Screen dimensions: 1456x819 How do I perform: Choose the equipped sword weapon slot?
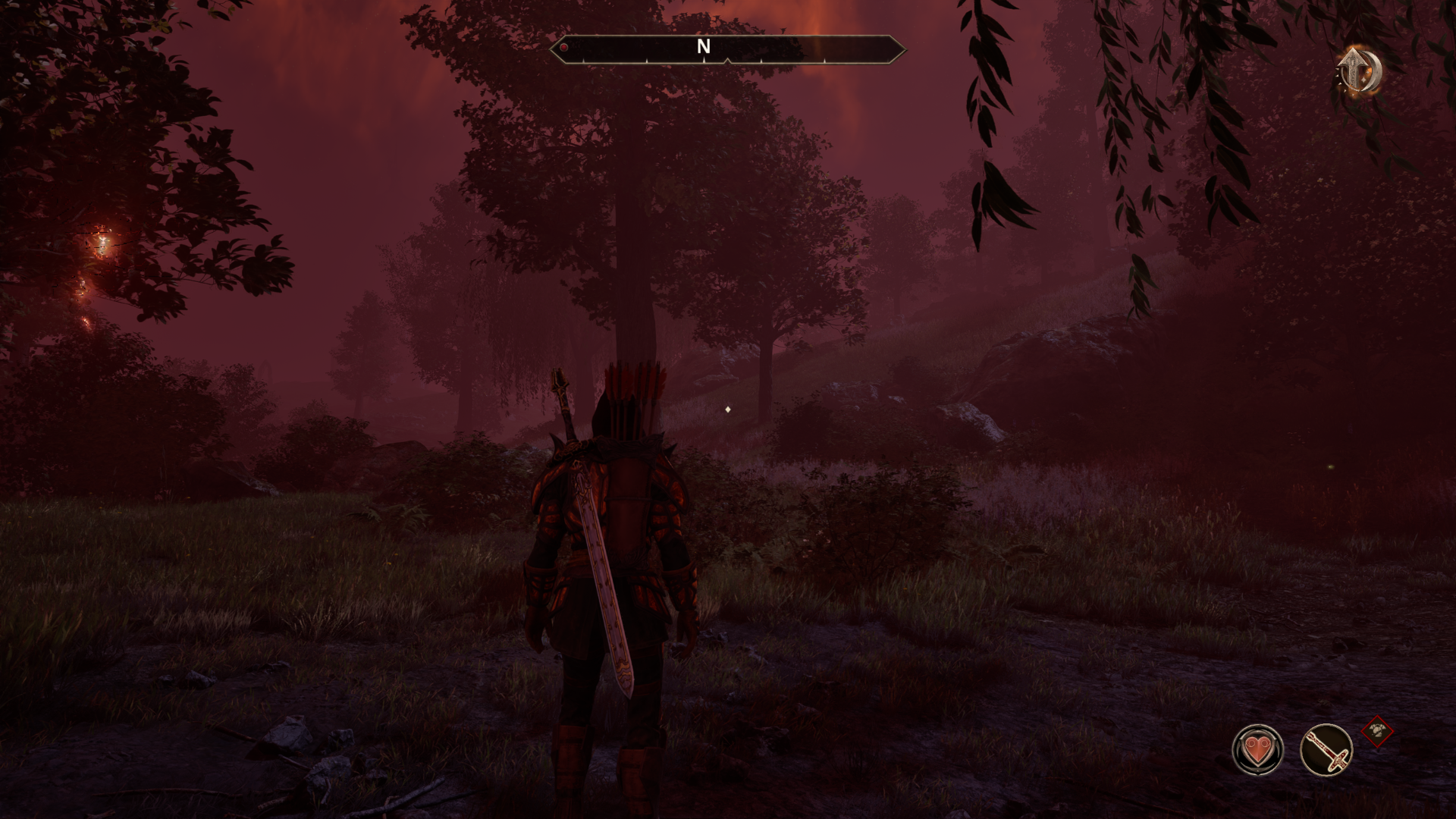pos(1326,749)
